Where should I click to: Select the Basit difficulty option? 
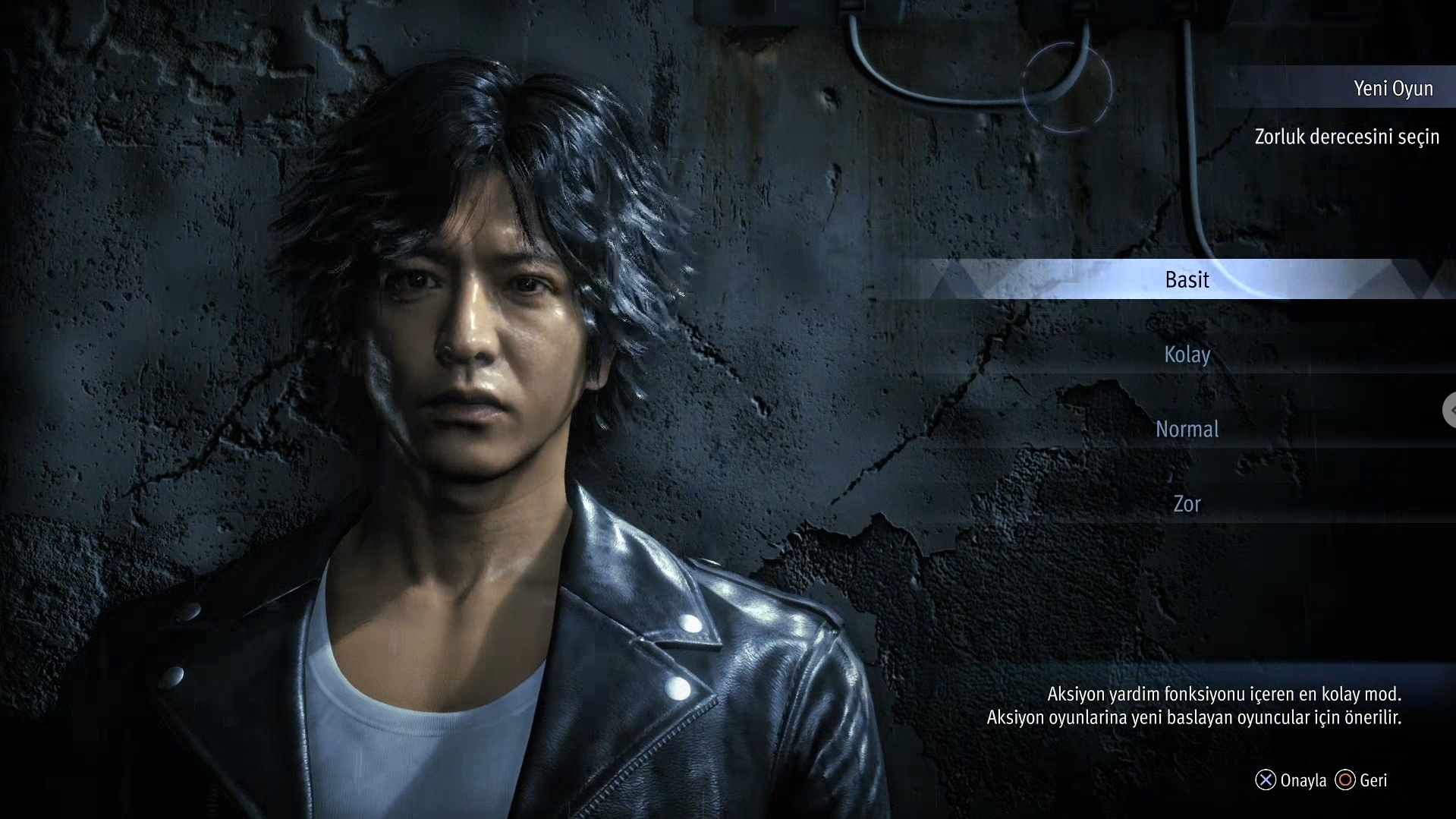pyautogui.click(x=1187, y=279)
